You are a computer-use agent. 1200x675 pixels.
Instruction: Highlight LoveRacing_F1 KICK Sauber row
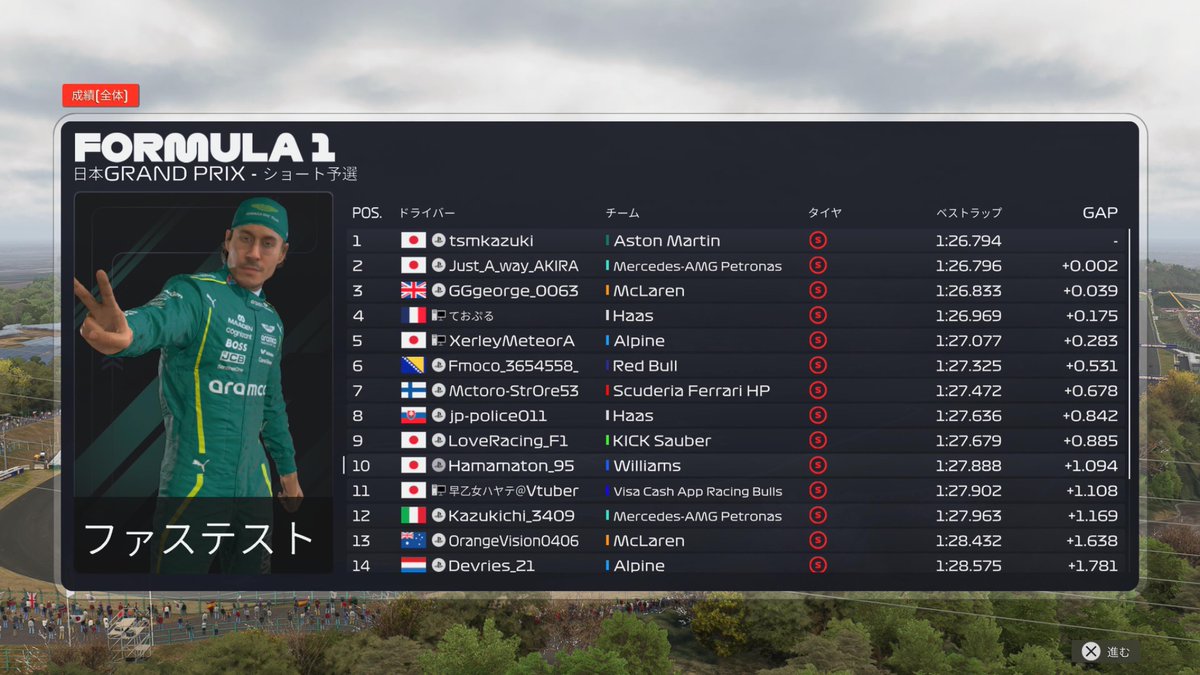pyautogui.click(x=736, y=441)
